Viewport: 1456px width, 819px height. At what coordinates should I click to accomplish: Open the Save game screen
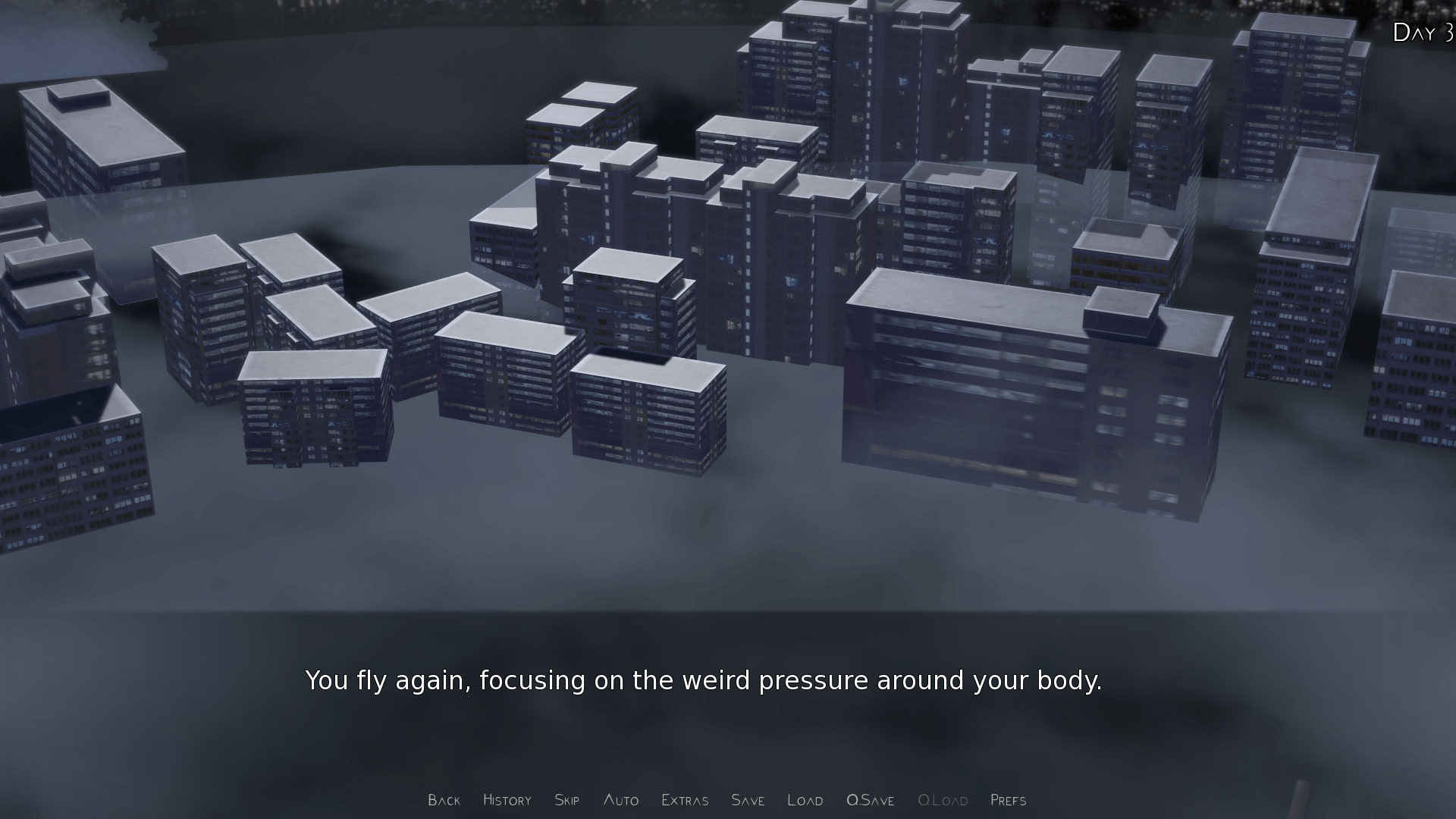click(x=747, y=800)
